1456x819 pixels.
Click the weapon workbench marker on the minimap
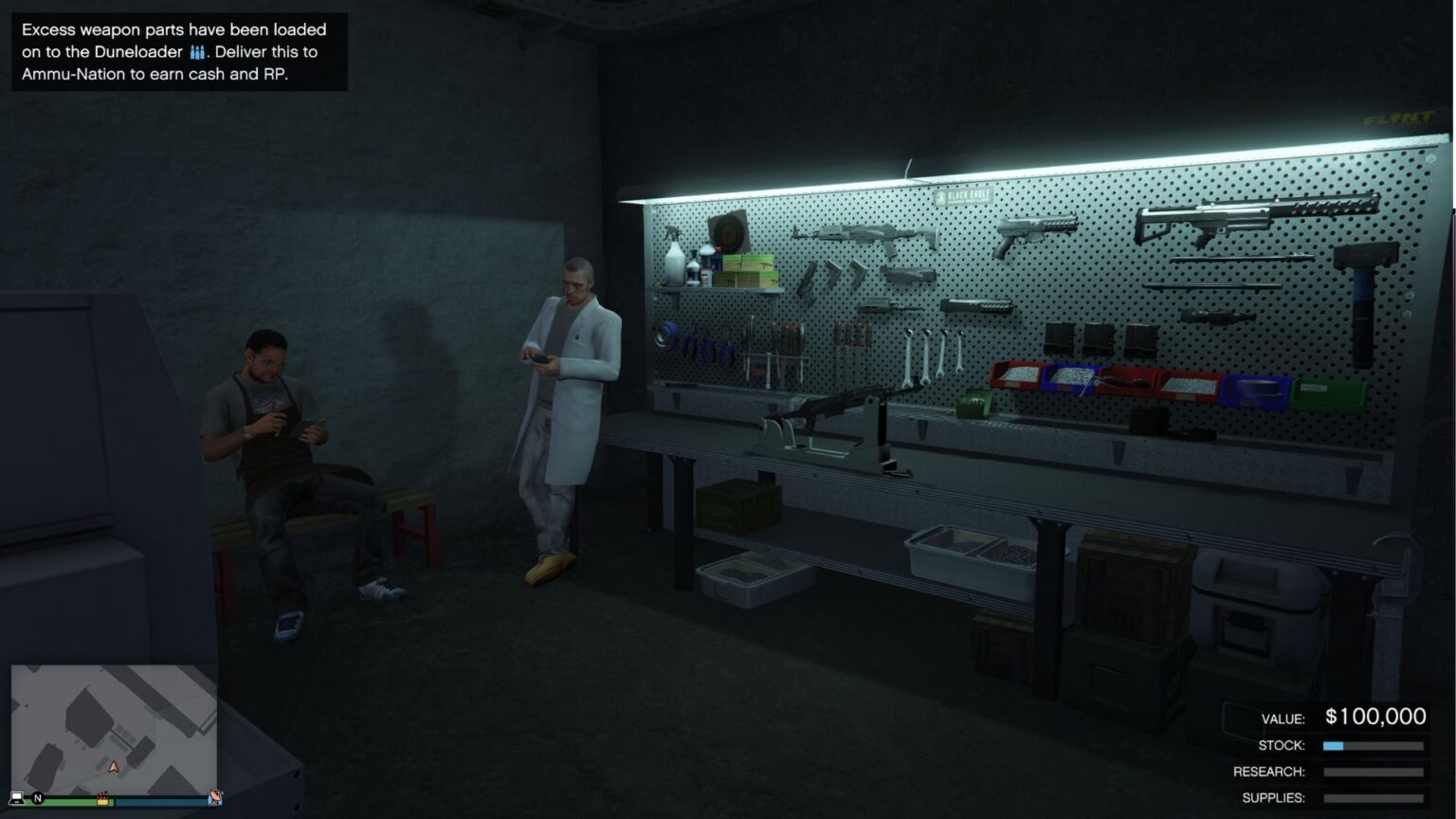tap(102, 801)
